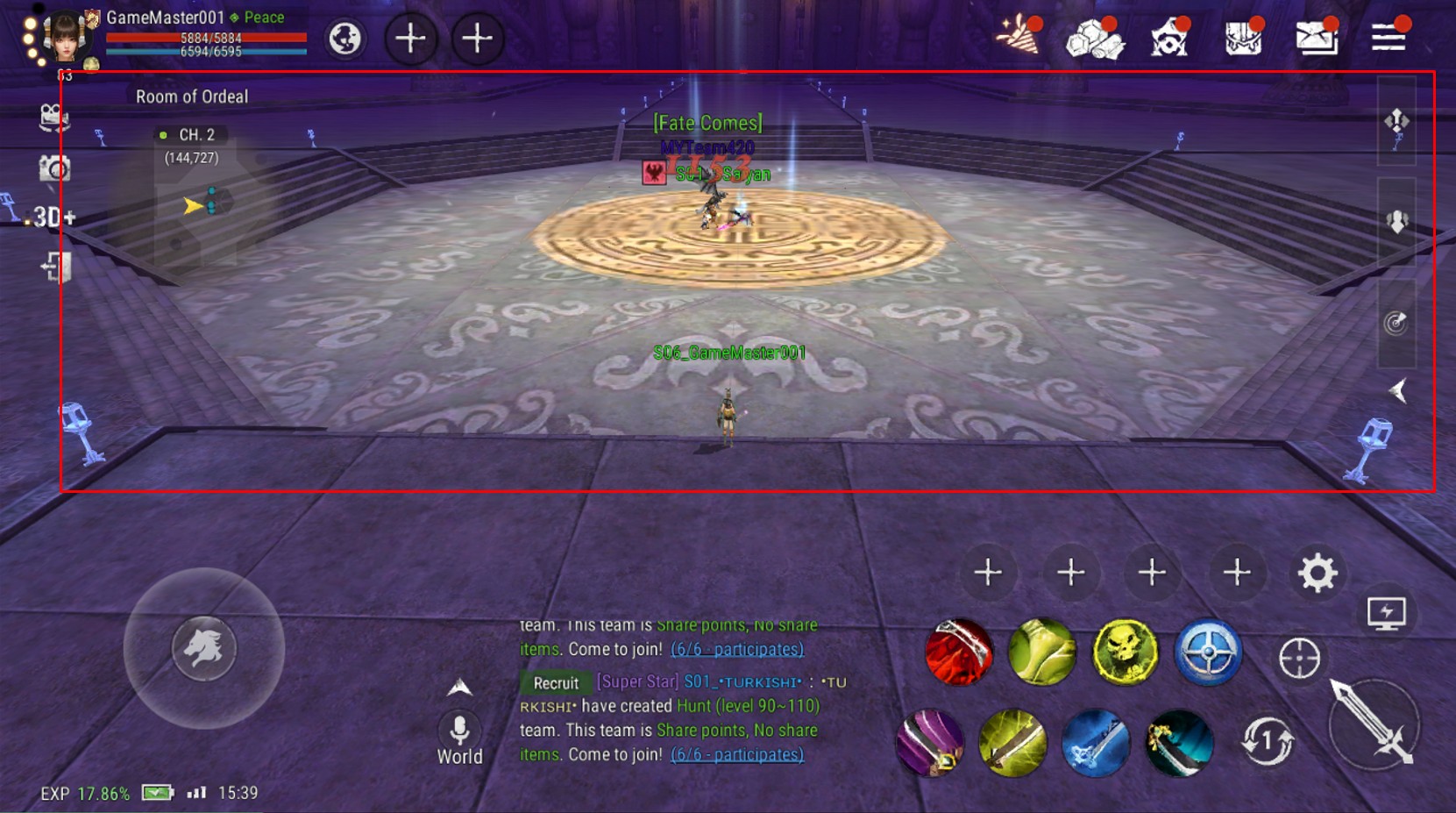
Task: Open the mail envelope icon
Action: [1315, 38]
